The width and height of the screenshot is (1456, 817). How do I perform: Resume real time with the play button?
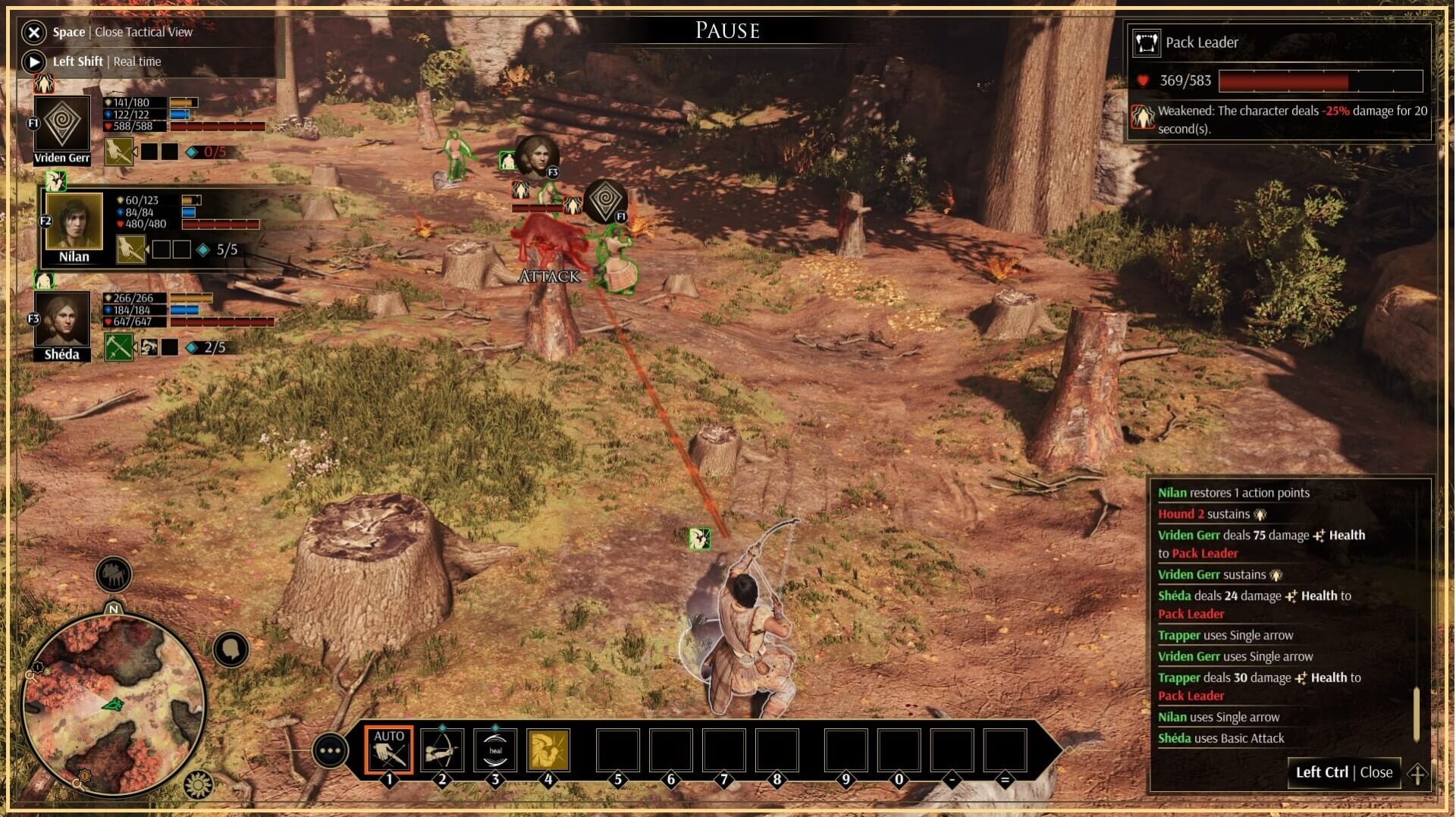point(33,61)
